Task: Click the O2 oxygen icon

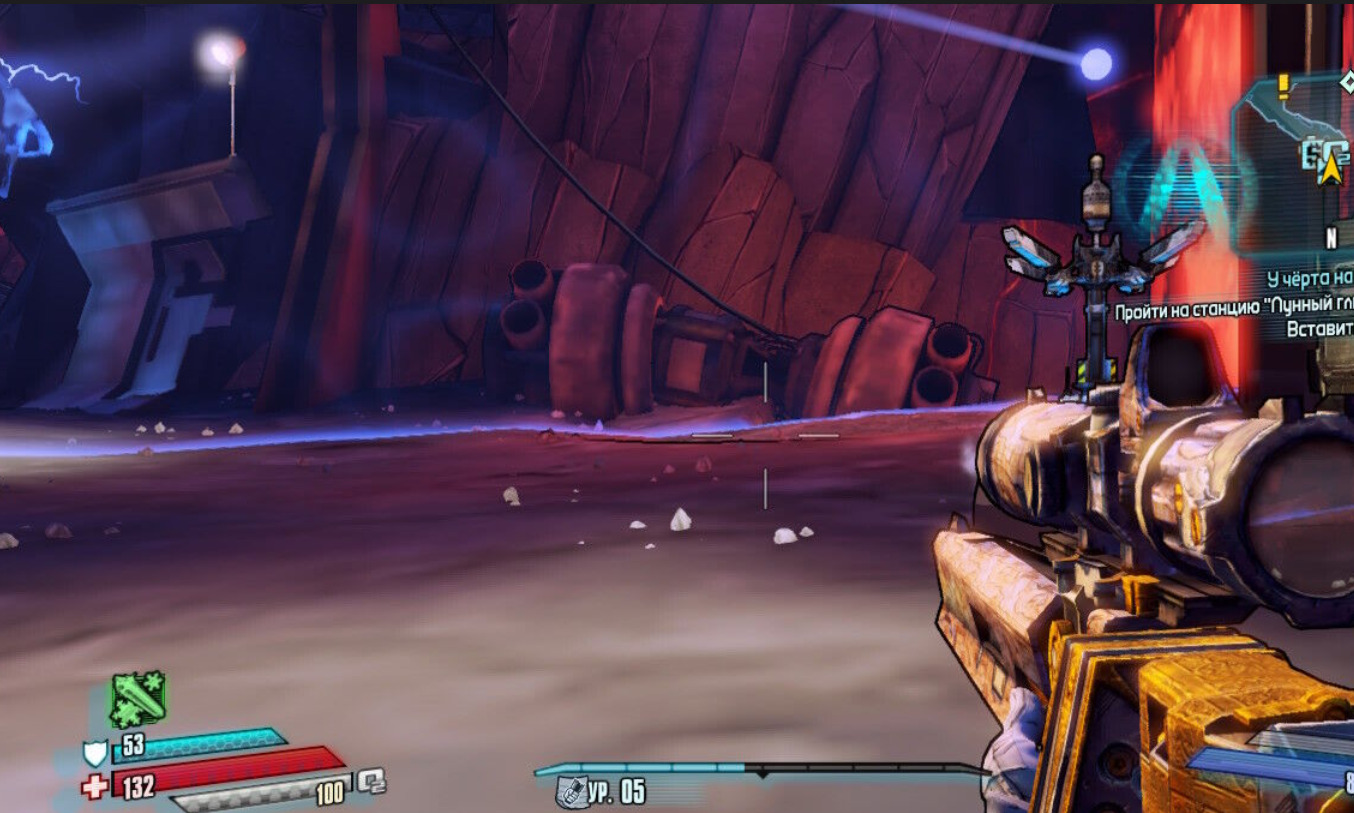Action: [371, 780]
